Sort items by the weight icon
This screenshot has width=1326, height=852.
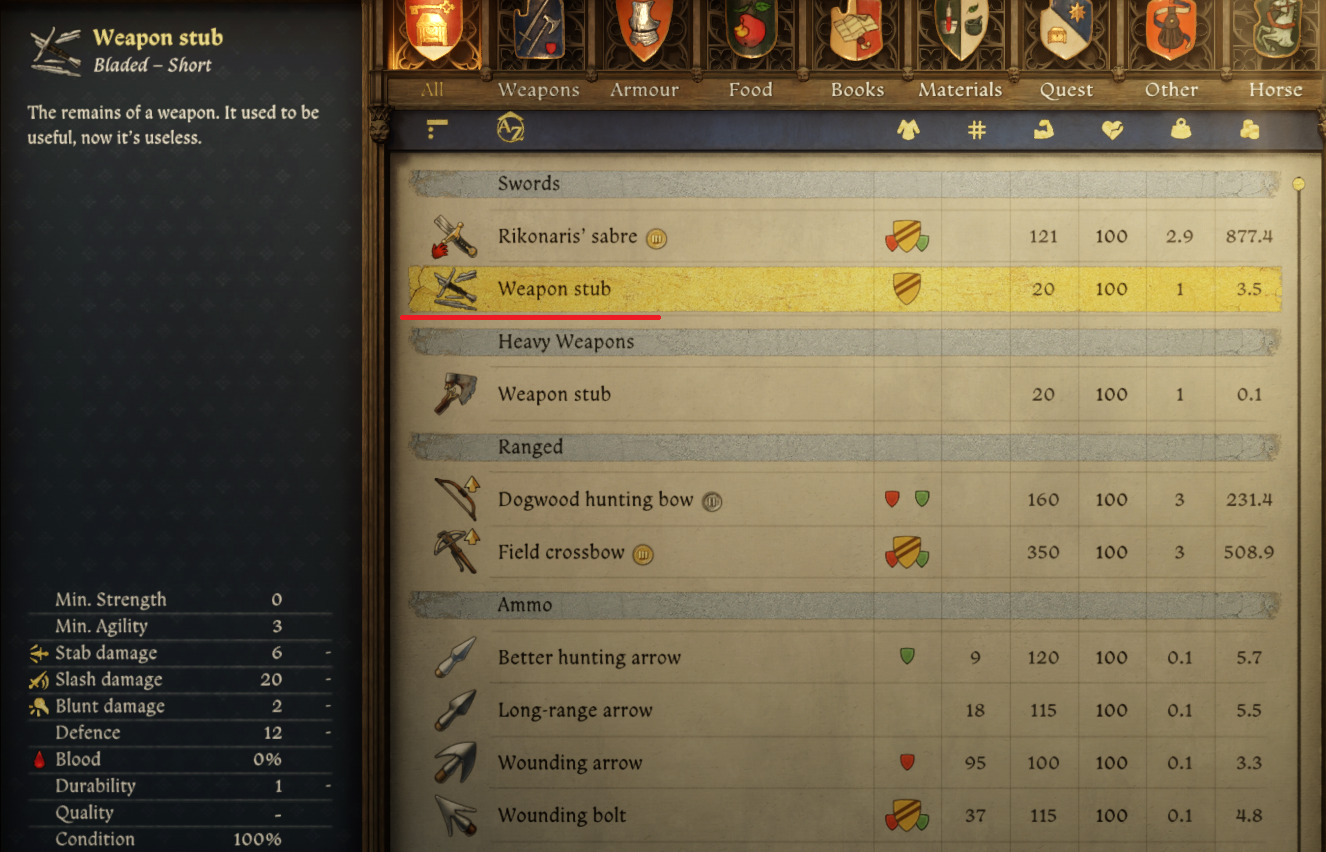coord(1180,129)
